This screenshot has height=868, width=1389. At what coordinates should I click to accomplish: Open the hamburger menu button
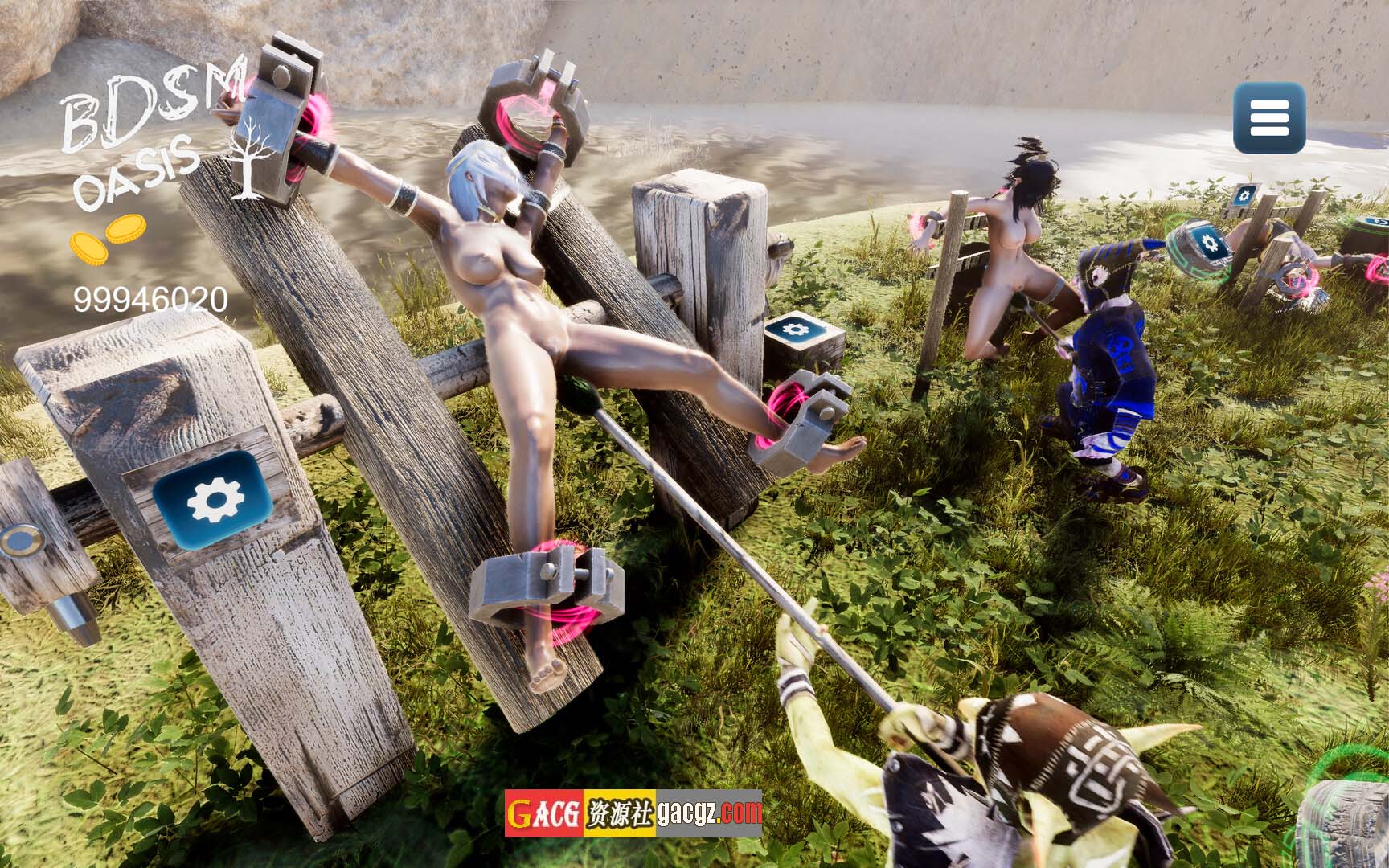coord(1269,118)
